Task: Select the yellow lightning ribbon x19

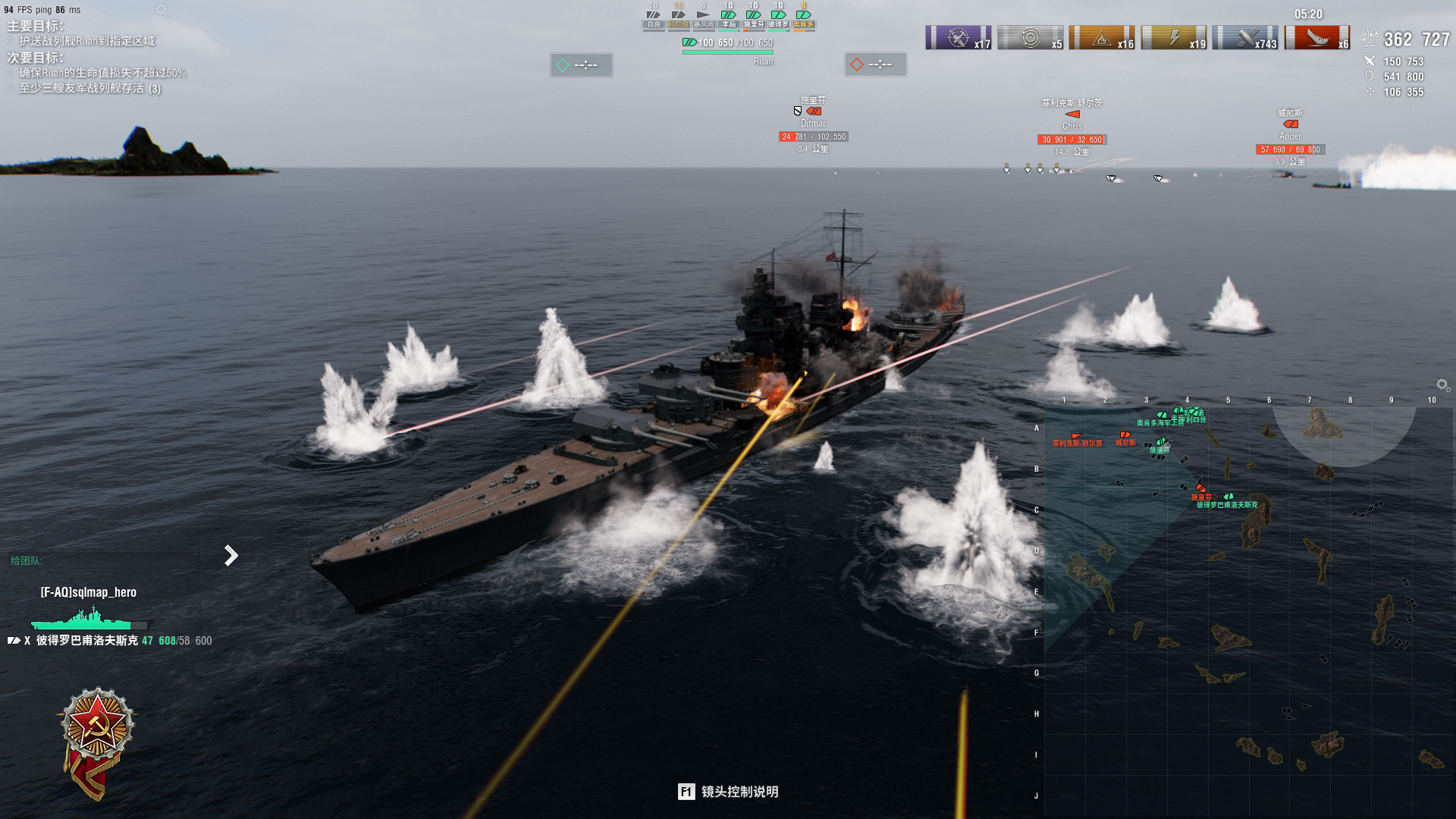Action: tap(1174, 38)
